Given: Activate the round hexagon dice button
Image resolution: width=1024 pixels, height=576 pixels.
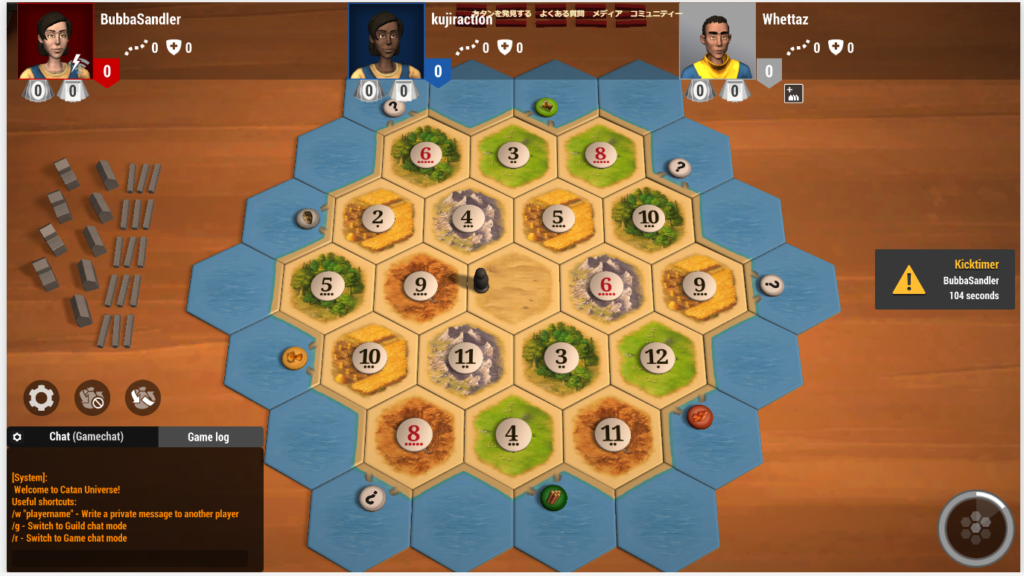Looking at the screenshot, I should pos(976,527).
